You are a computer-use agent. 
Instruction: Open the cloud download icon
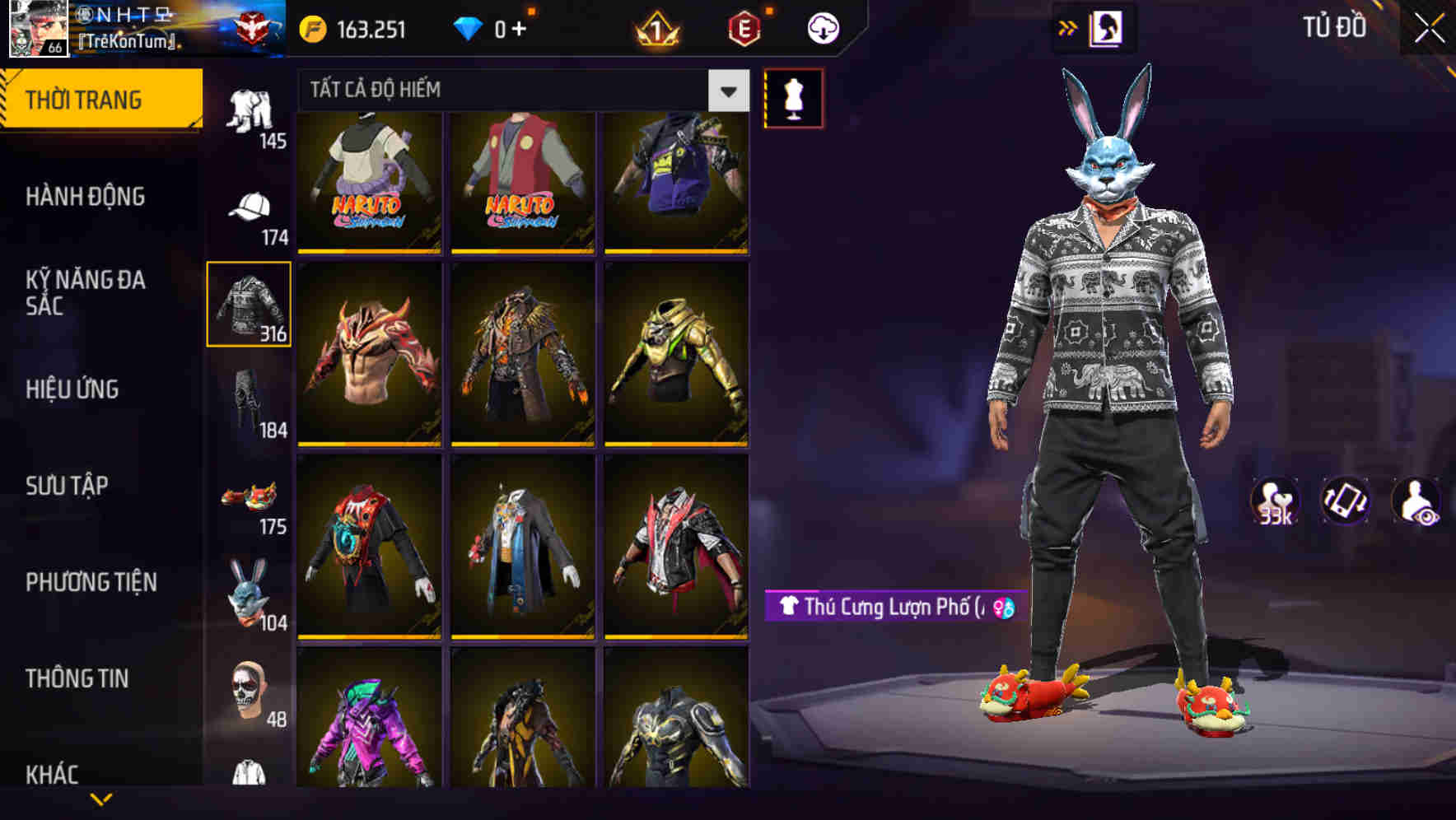point(821,27)
